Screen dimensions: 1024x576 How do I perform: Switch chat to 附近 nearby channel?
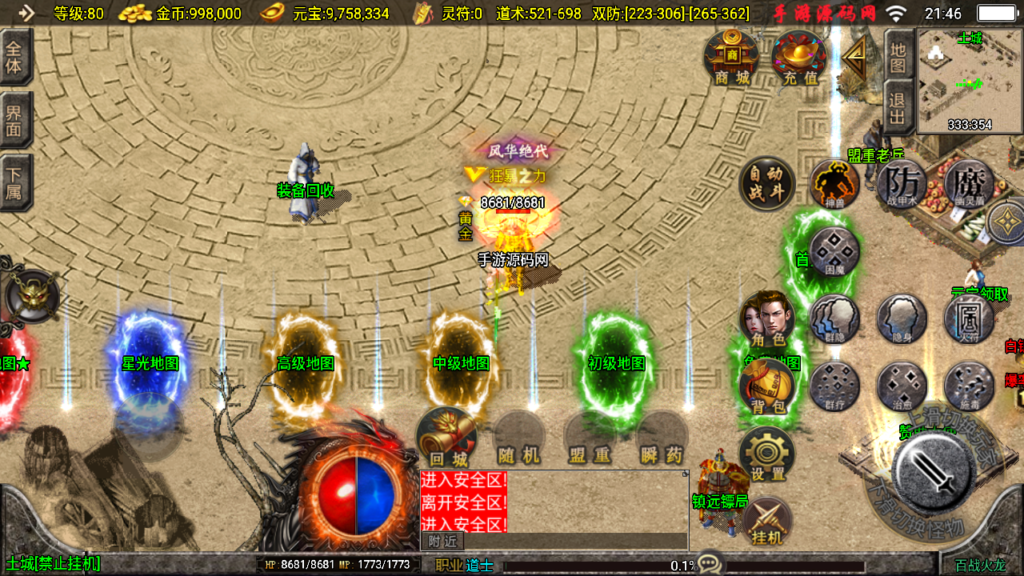click(442, 540)
